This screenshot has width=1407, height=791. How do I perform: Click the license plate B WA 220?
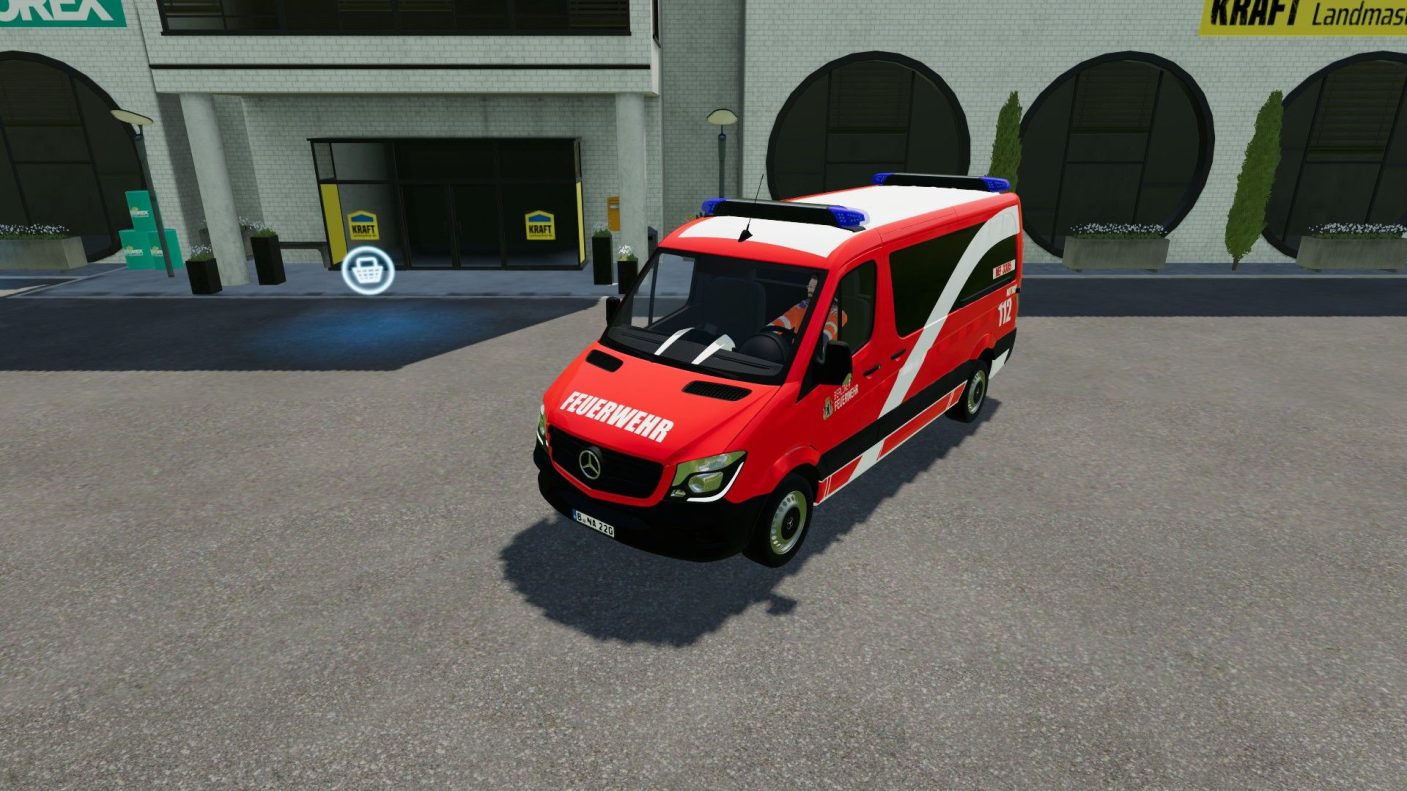[593, 521]
